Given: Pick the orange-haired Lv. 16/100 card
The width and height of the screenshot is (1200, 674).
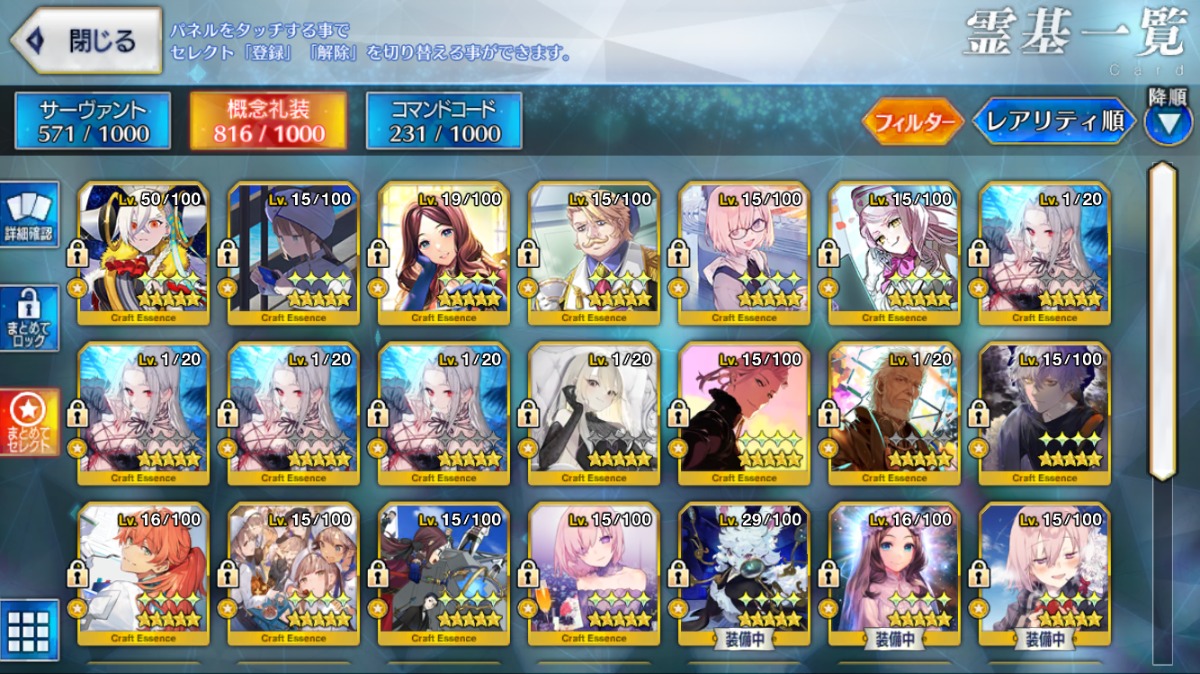Looking at the screenshot, I should [x=143, y=574].
